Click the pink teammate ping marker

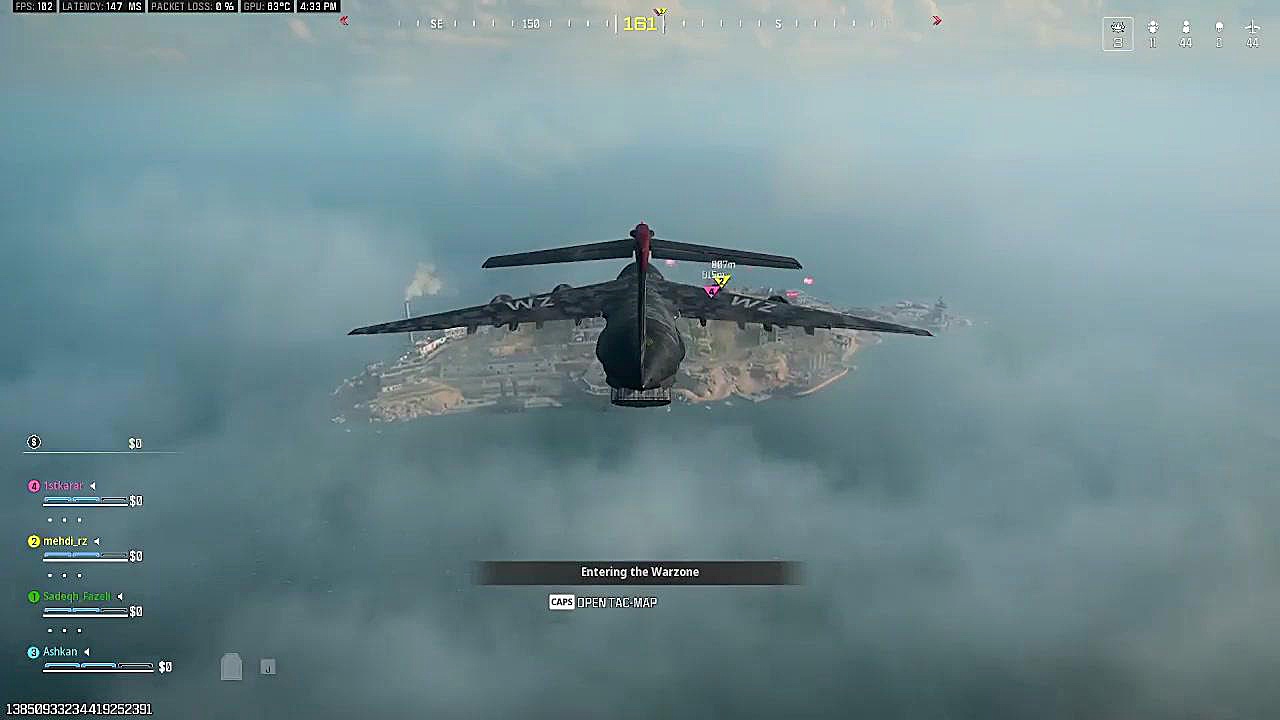click(711, 291)
